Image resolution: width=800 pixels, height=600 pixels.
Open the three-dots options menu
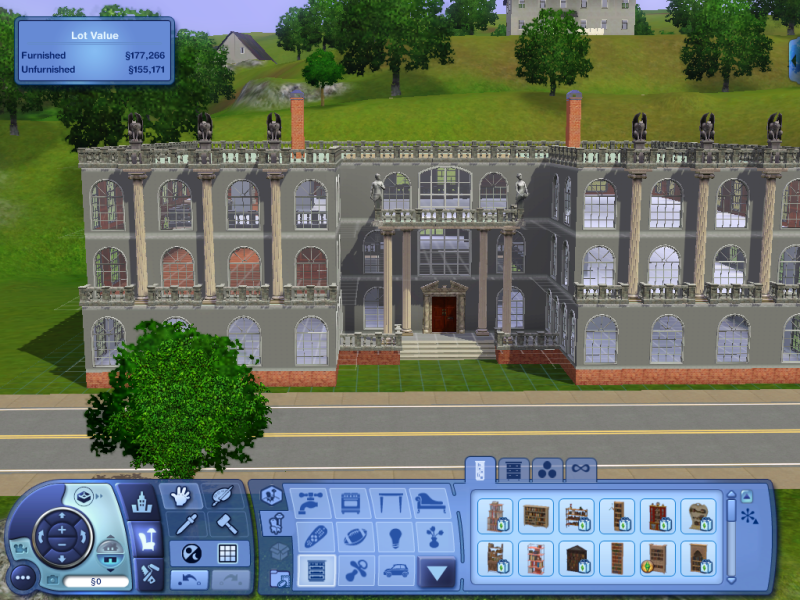point(22,576)
